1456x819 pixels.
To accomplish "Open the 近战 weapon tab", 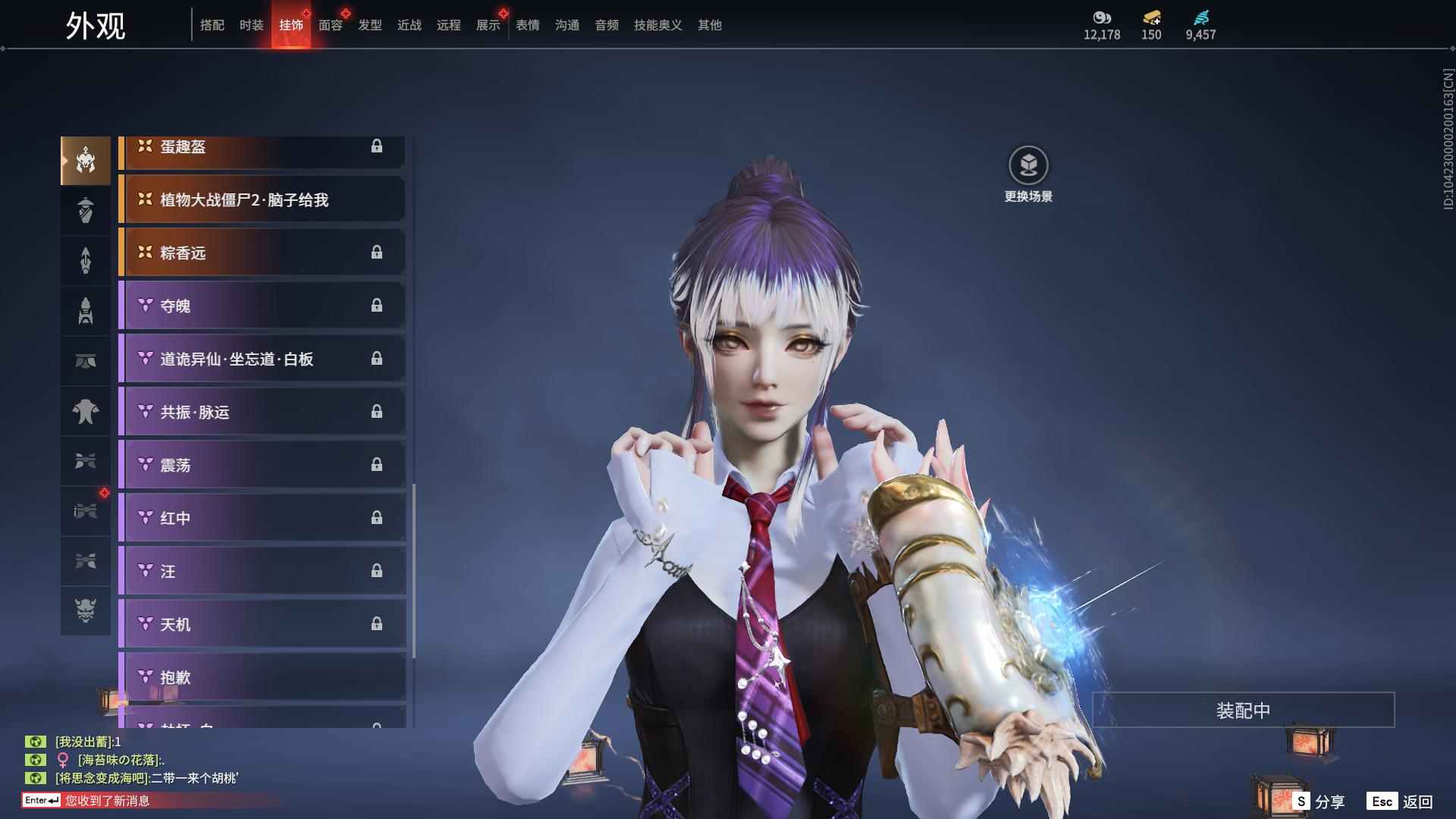I will tap(409, 26).
